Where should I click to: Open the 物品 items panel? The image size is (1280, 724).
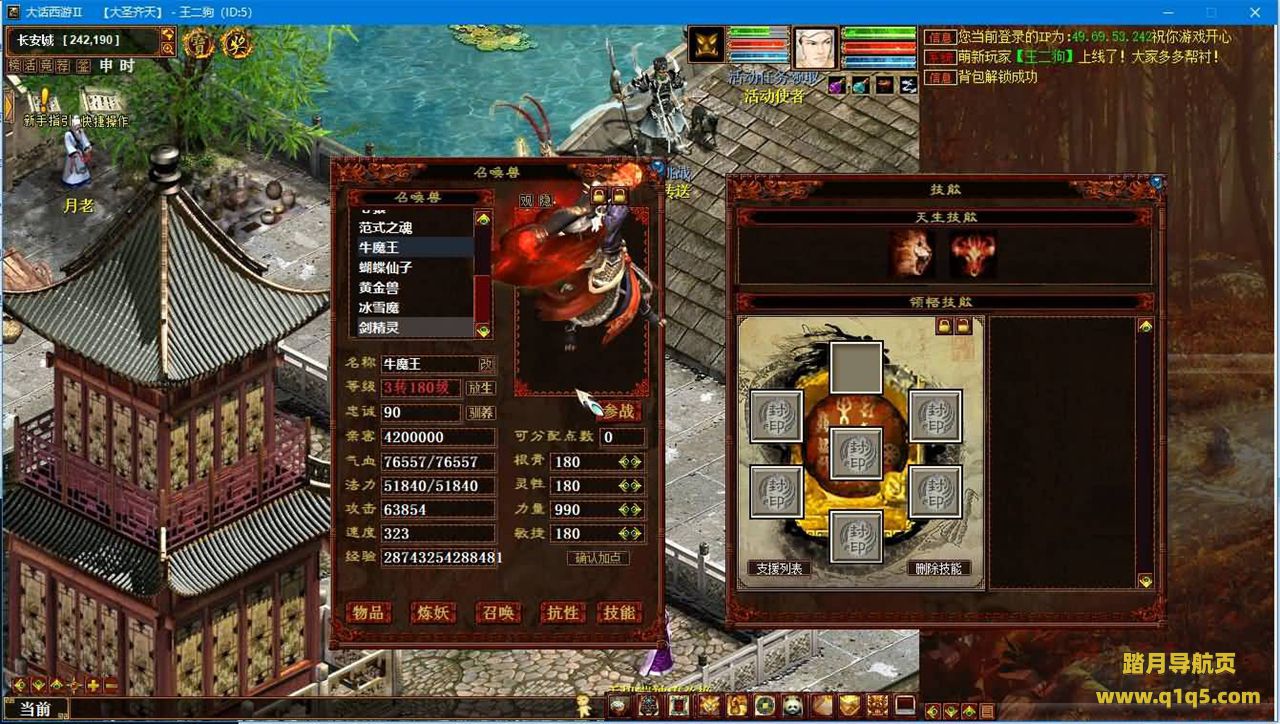(x=368, y=612)
